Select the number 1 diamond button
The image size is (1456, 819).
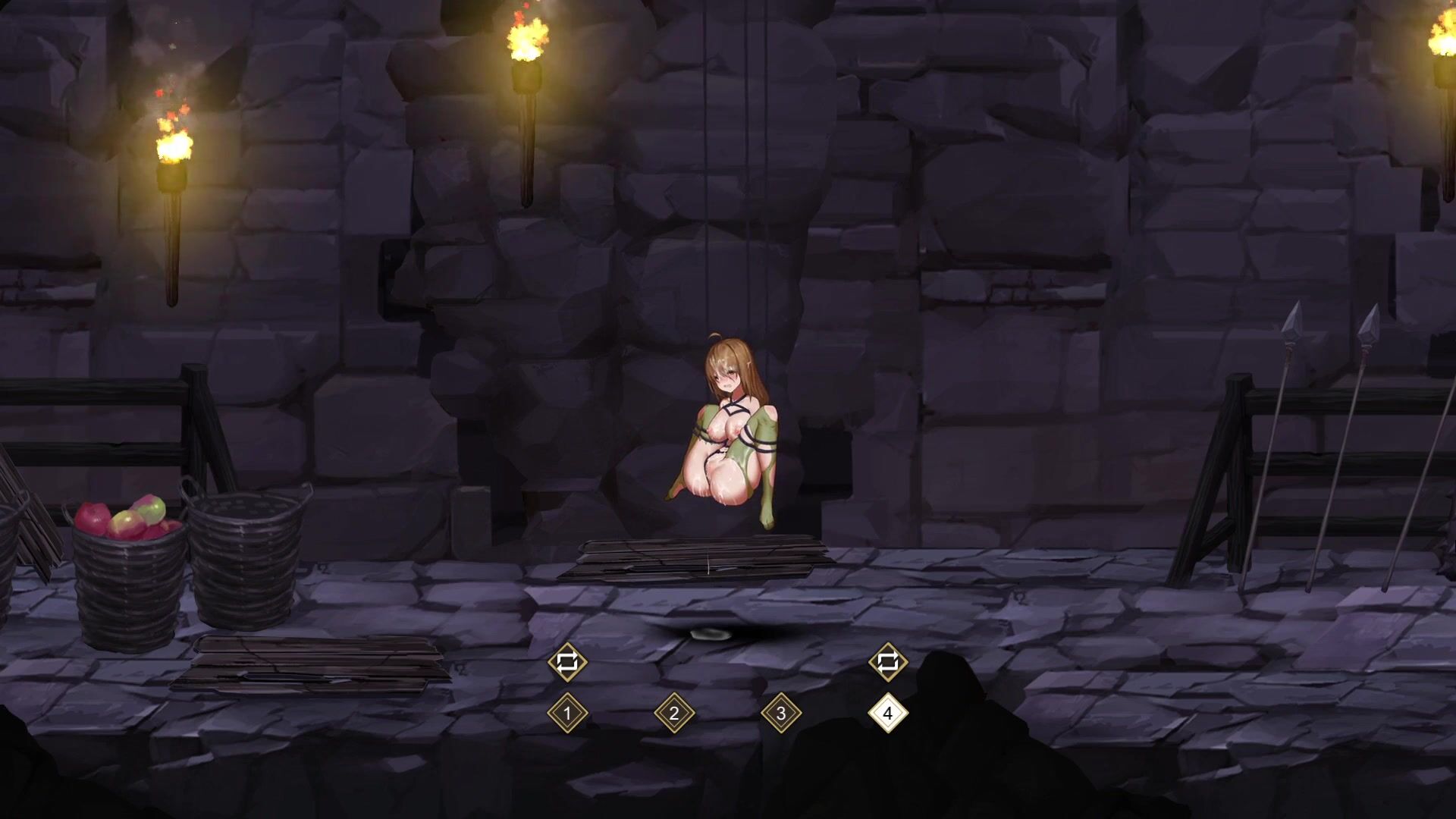coord(567,713)
